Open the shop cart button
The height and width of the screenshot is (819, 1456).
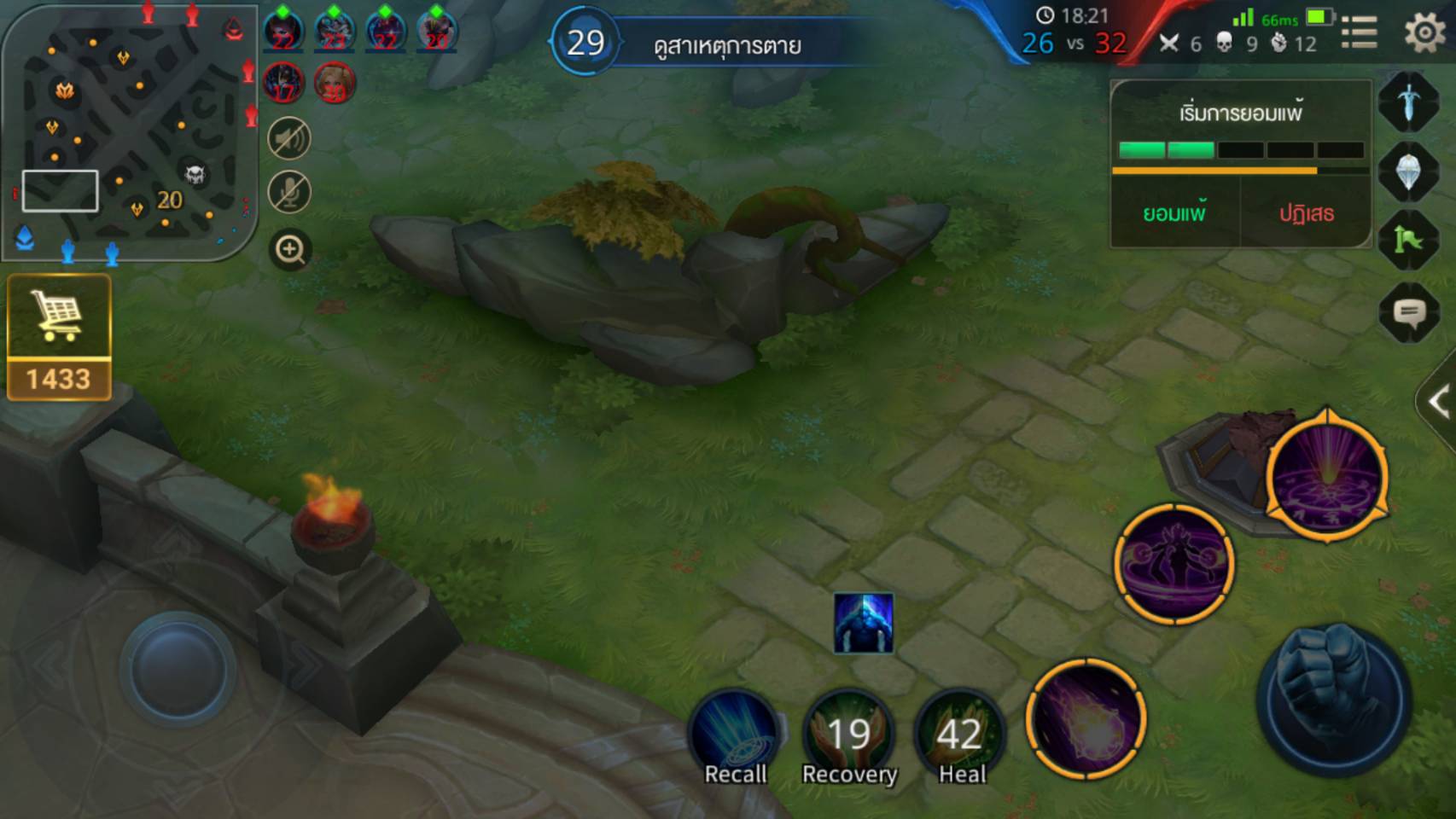(x=58, y=317)
